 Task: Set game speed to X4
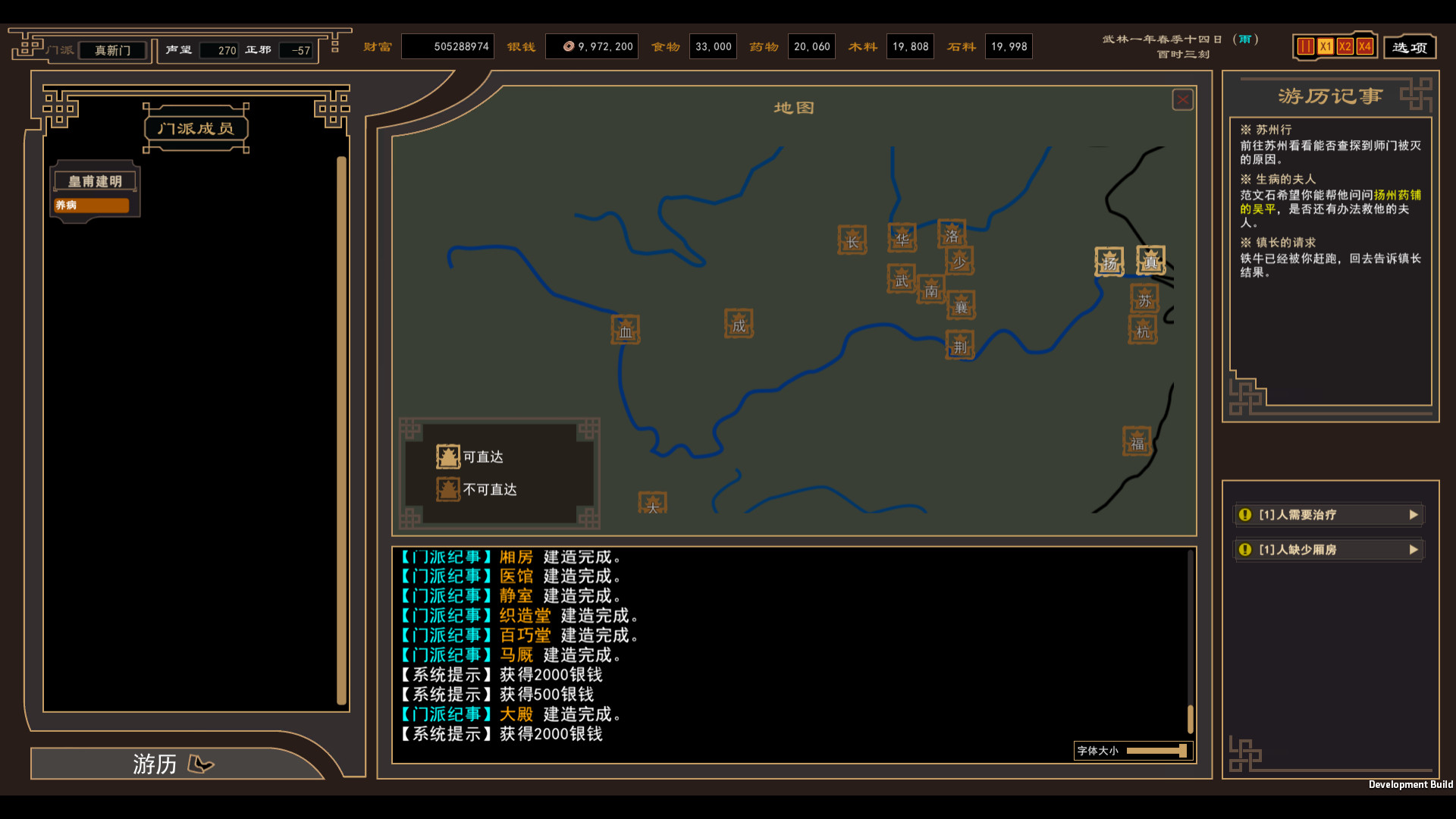tap(1364, 47)
